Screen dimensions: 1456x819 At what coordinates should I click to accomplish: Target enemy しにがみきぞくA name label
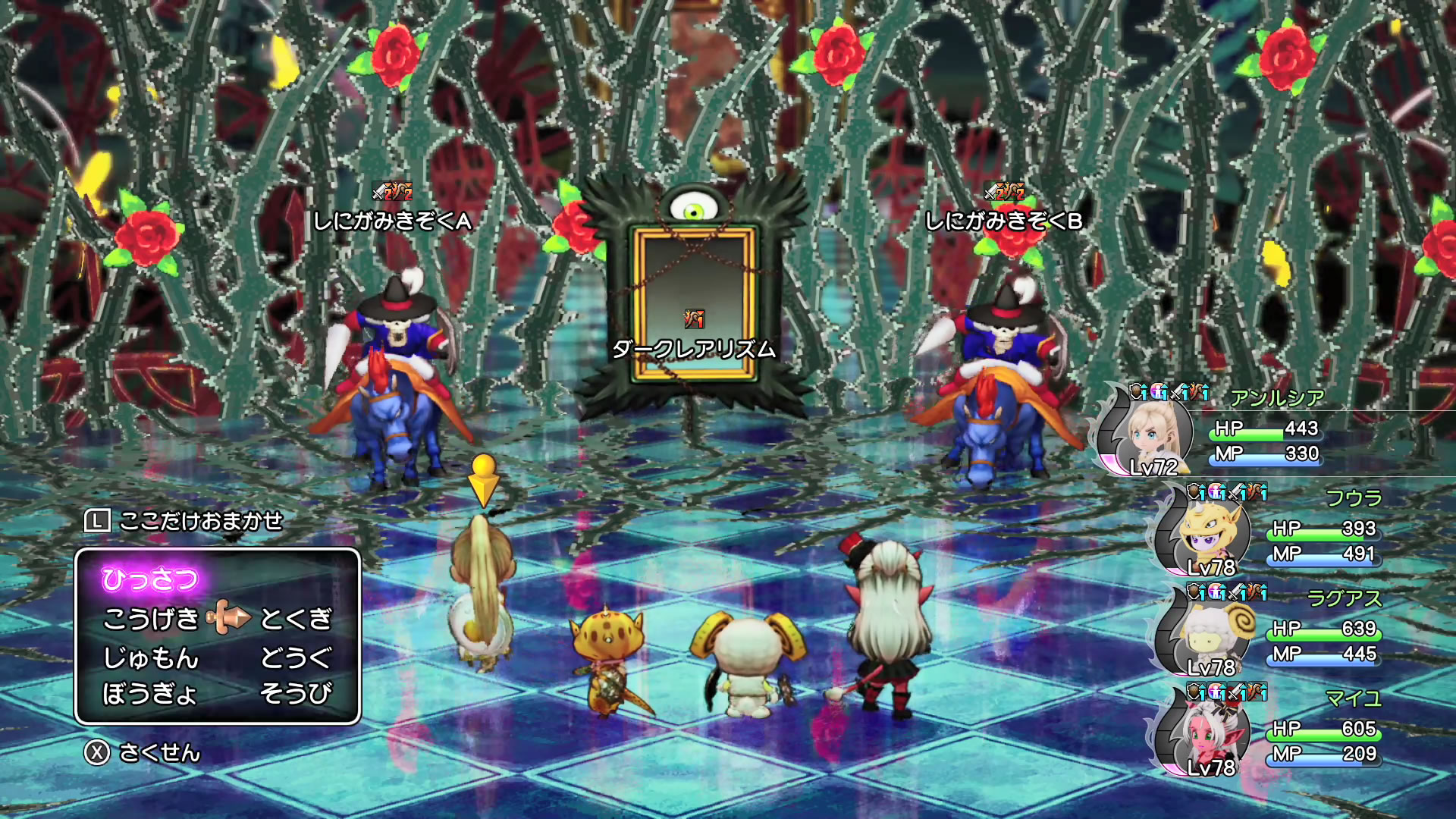(x=393, y=221)
